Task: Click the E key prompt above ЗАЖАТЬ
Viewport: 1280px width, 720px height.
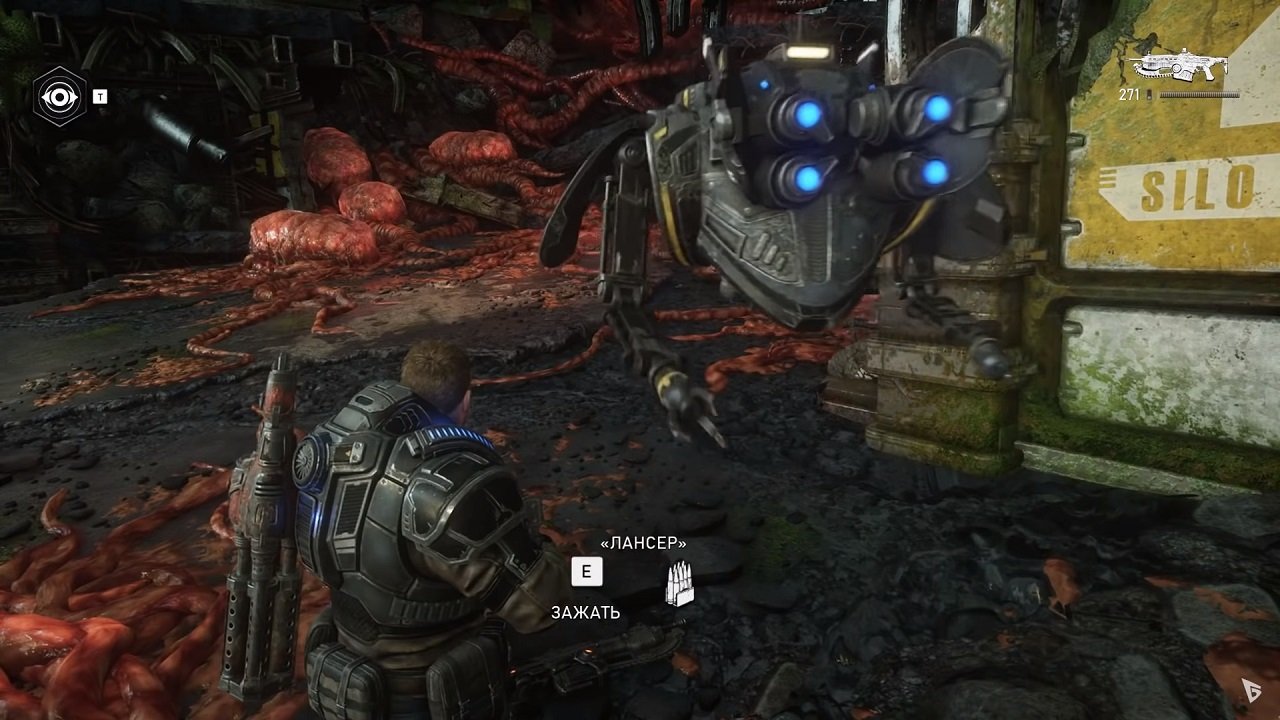Action: pyautogui.click(x=586, y=572)
